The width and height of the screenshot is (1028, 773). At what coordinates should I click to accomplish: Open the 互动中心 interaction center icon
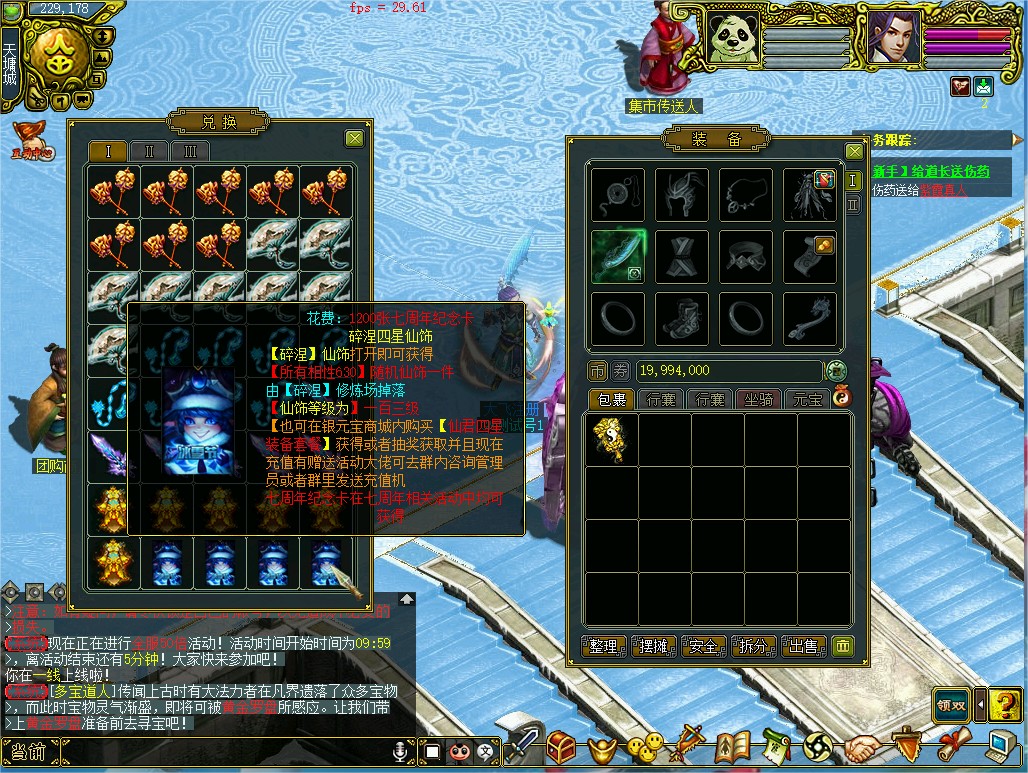click(32, 140)
